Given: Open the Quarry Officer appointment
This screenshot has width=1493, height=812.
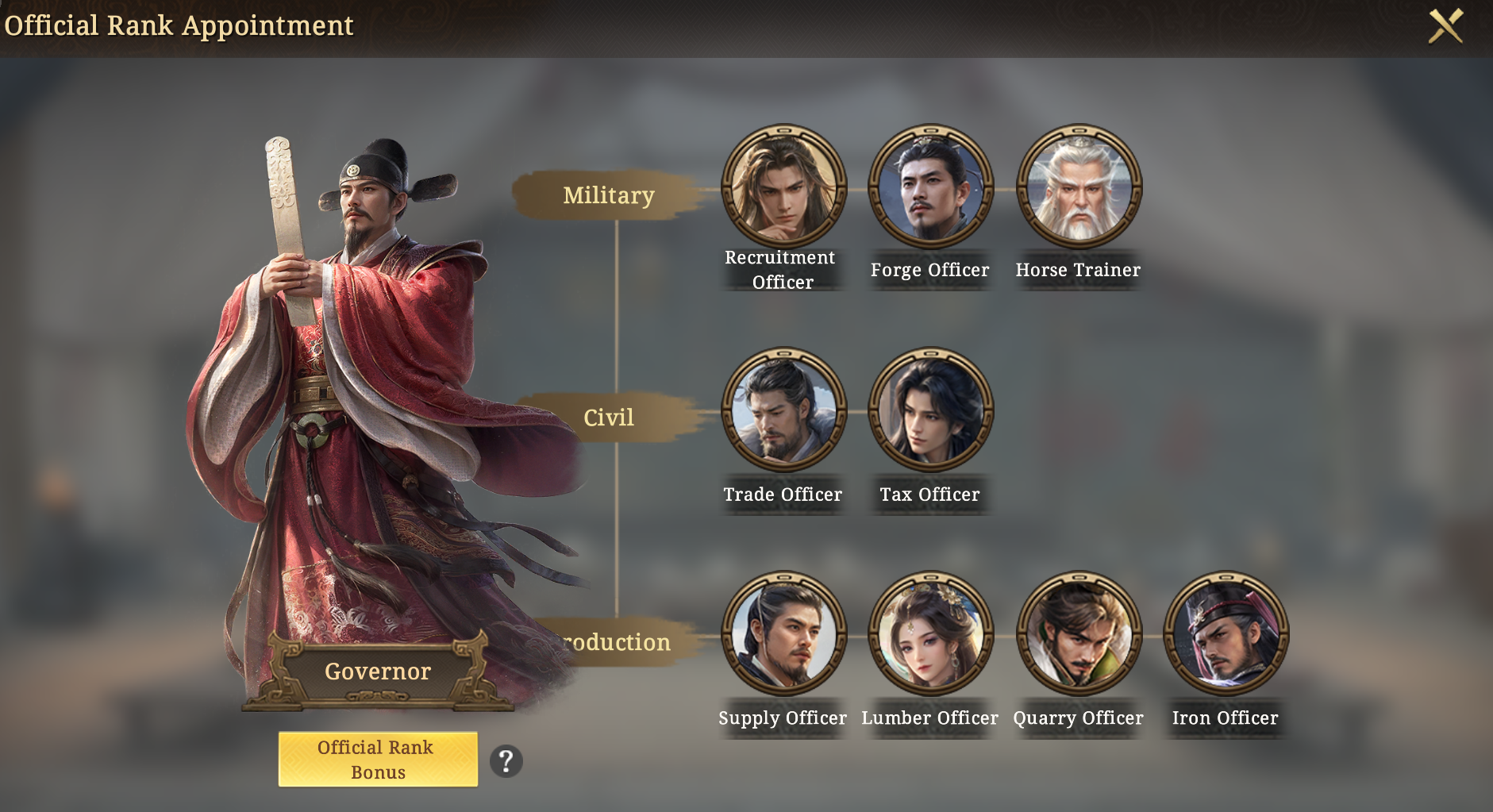Looking at the screenshot, I should [x=1079, y=633].
